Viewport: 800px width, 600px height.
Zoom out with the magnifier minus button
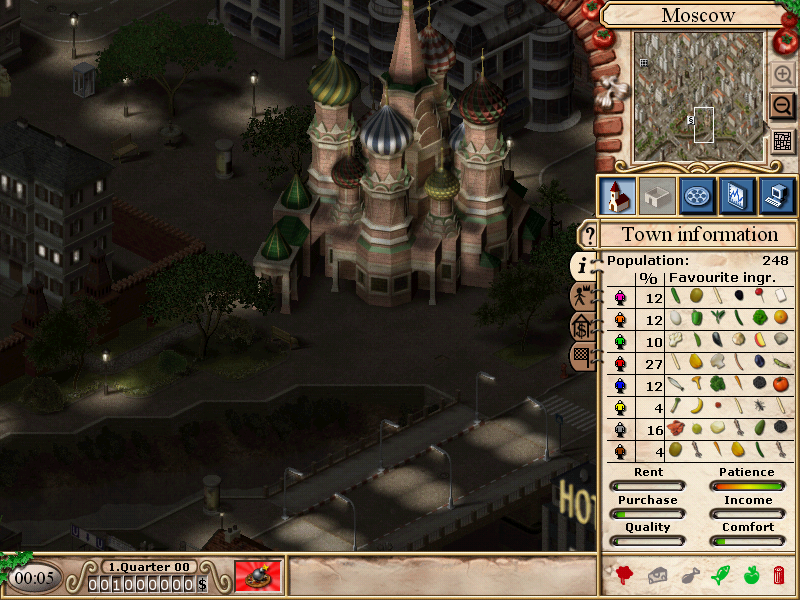click(x=783, y=107)
